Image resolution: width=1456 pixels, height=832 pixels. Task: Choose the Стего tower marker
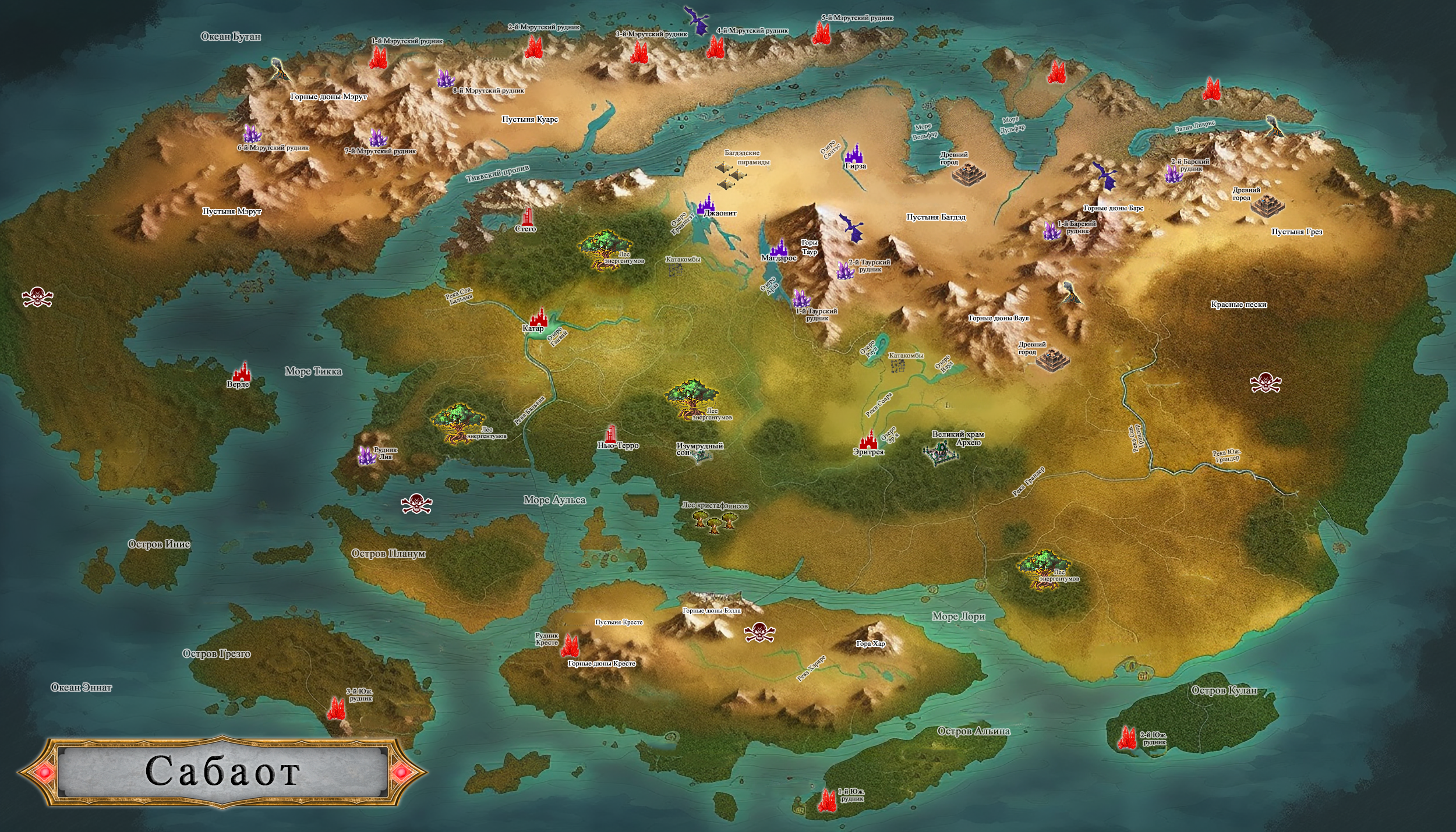coord(528,217)
